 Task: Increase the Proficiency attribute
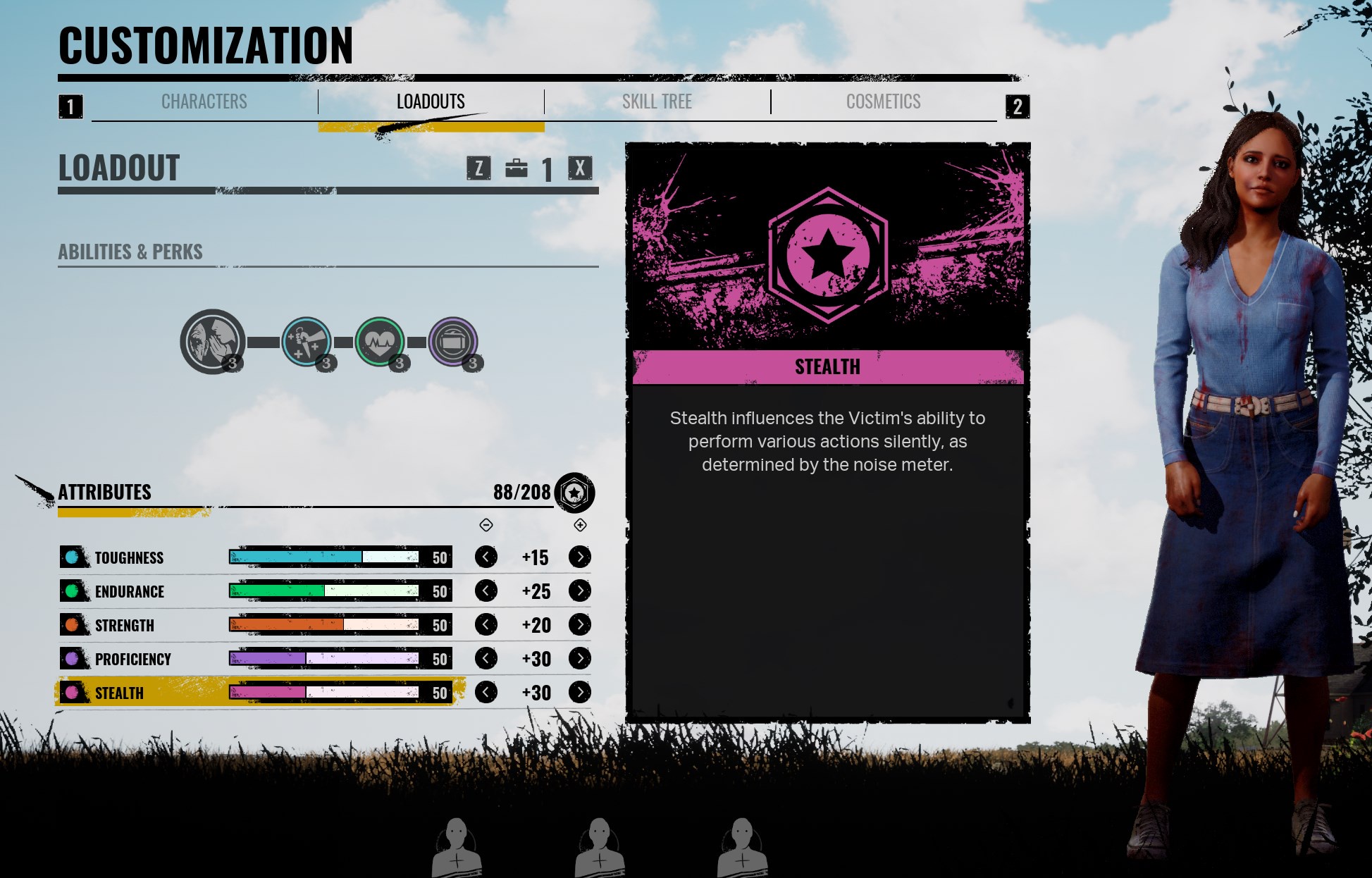coord(580,659)
